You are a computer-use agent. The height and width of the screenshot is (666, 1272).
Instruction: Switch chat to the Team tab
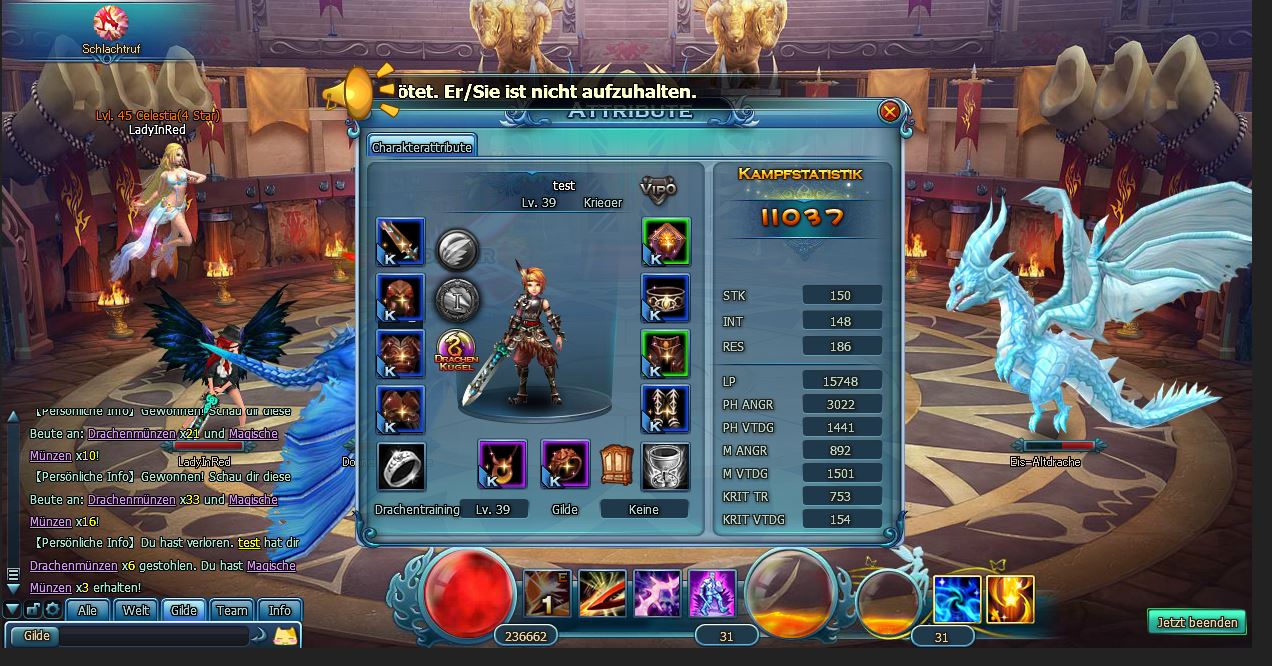231,610
